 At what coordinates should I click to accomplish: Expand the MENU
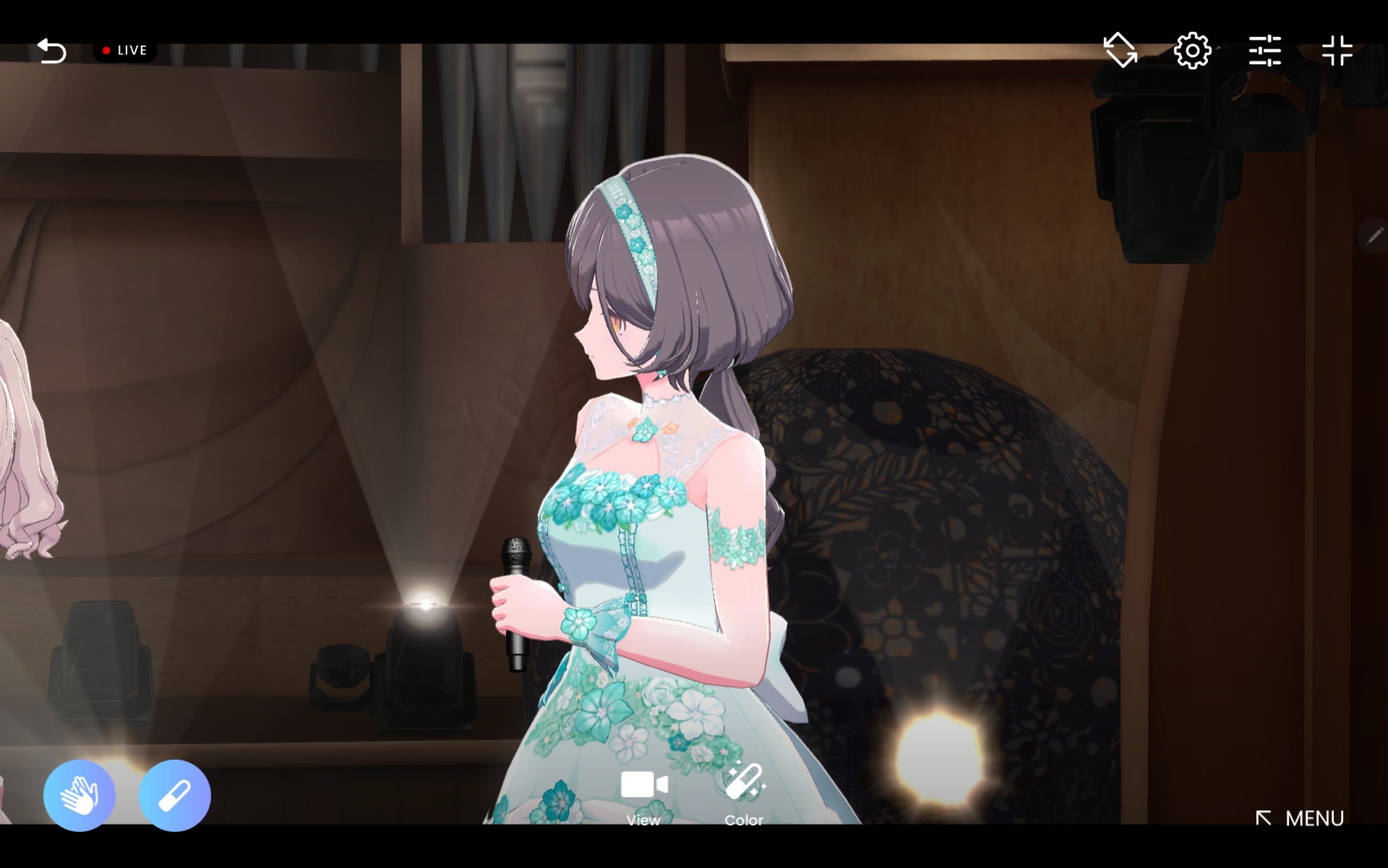point(1300,818)
